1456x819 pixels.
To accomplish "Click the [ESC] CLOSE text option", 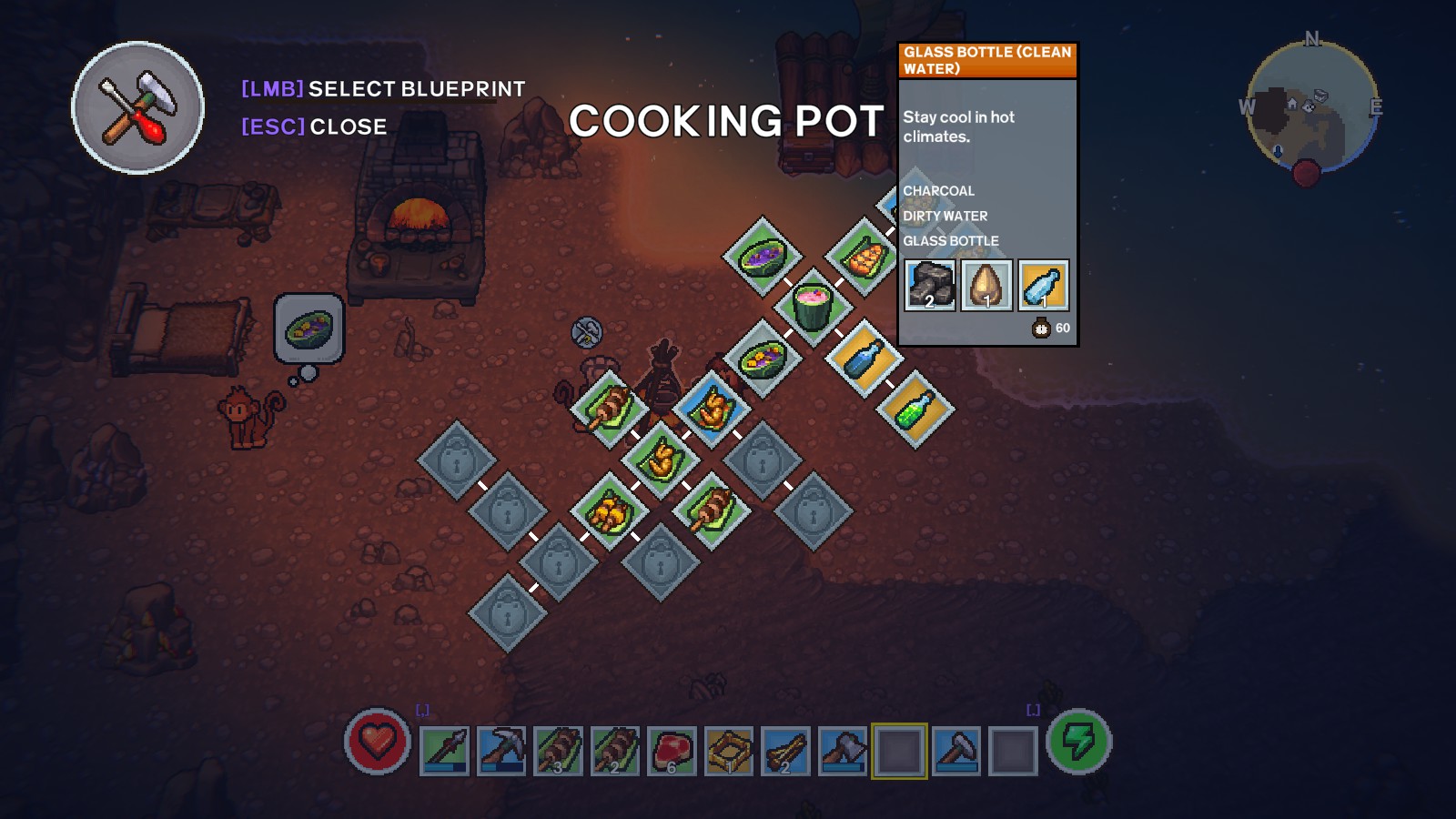I will coord(314,127).
